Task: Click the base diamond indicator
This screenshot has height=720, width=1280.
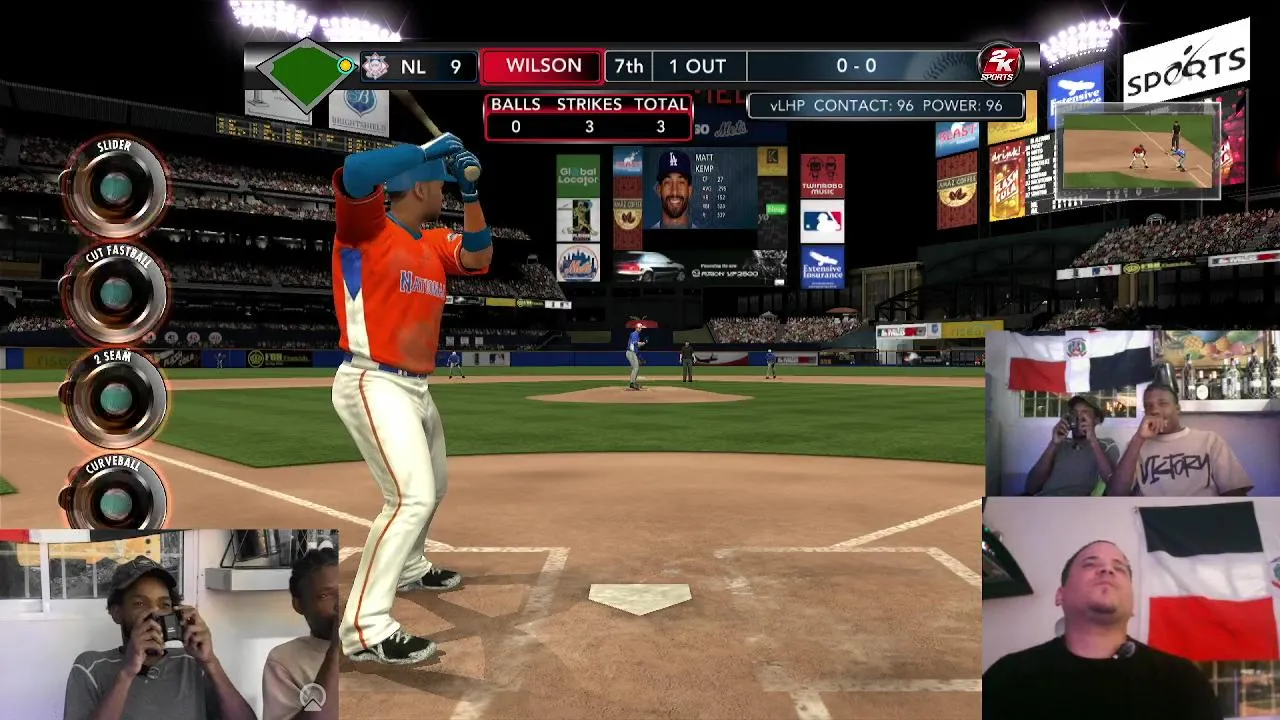Action: point(305,70)
